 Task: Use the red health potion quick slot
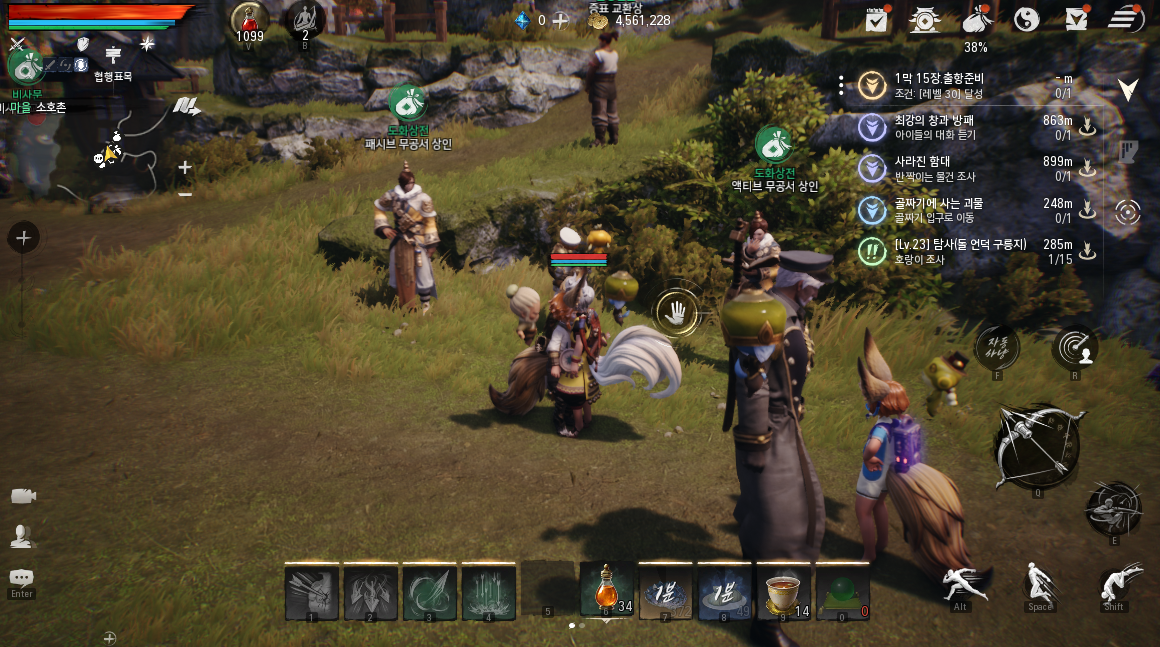[x=249, y=21]
